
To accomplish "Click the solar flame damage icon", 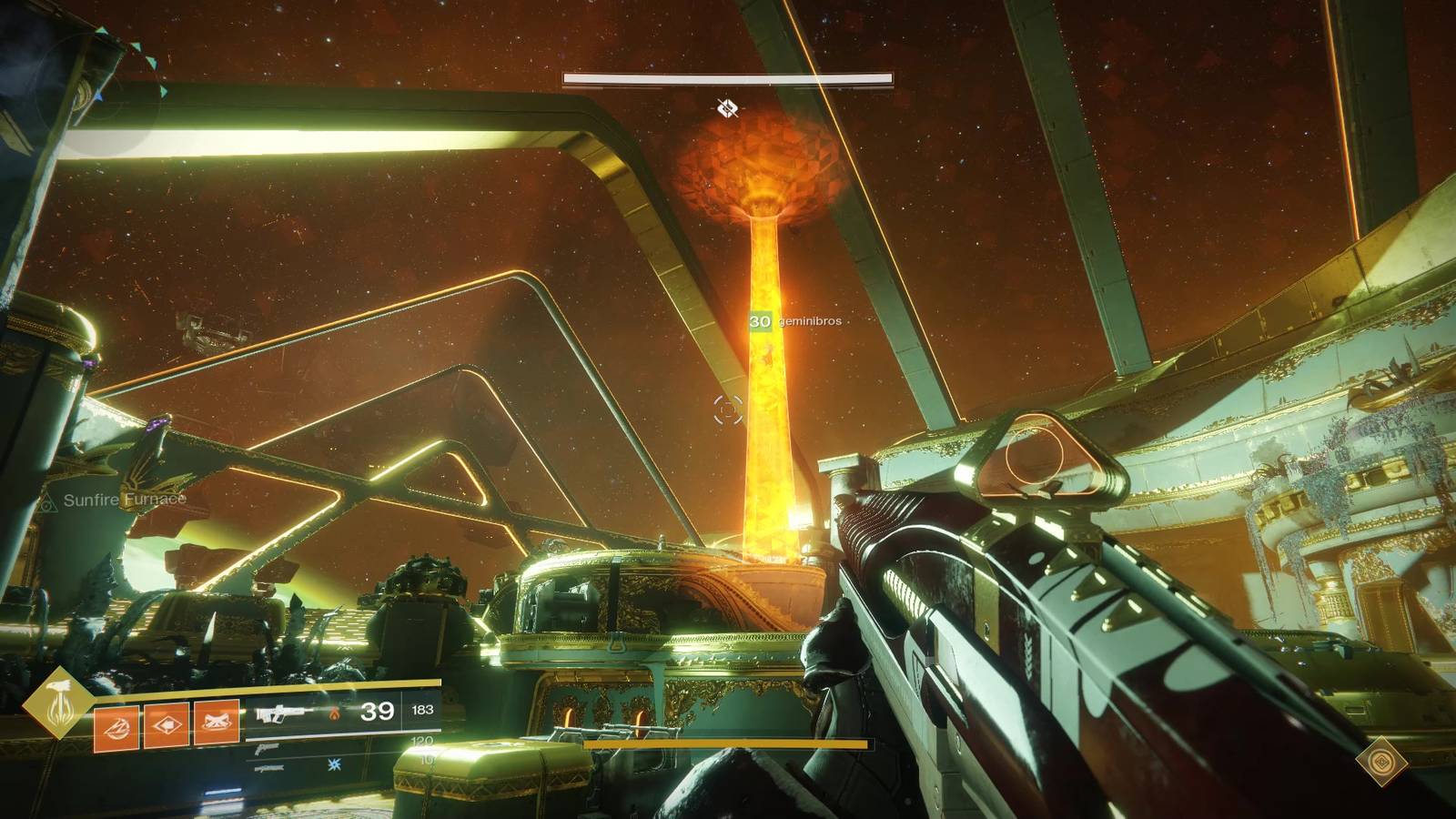I will (335, 713).
